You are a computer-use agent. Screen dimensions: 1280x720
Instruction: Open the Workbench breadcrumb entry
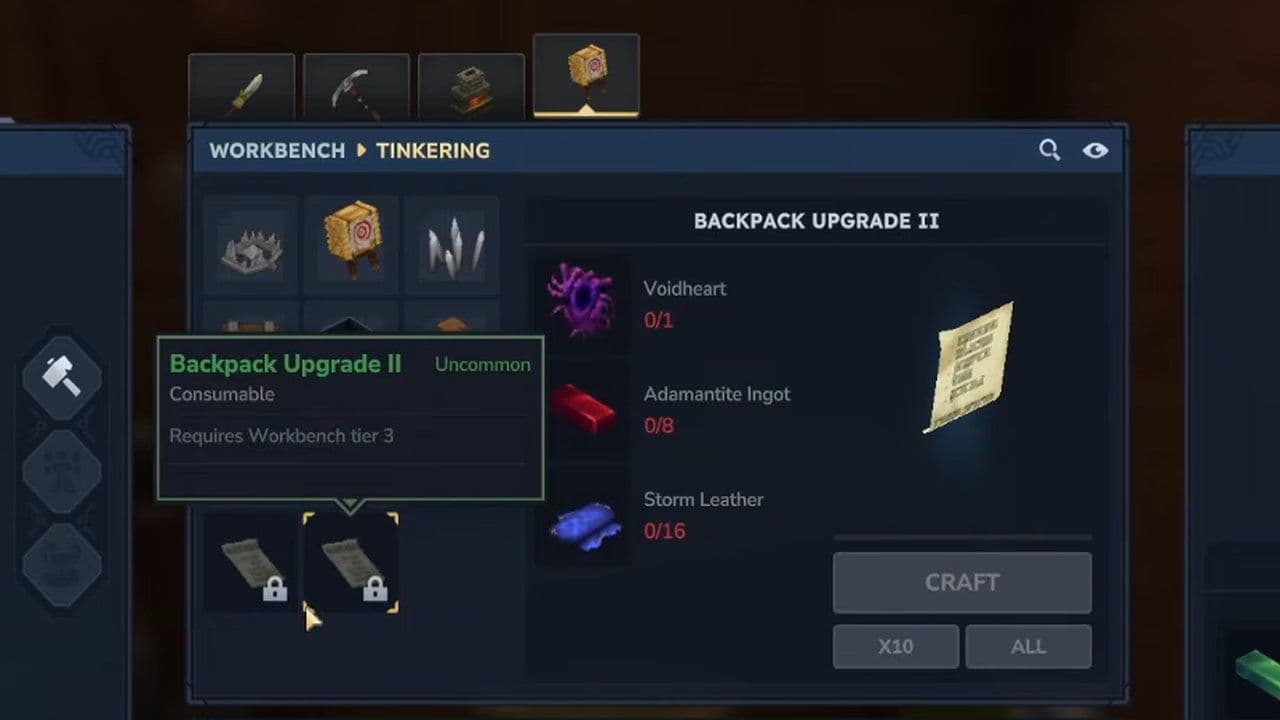[x=276, y=151]
